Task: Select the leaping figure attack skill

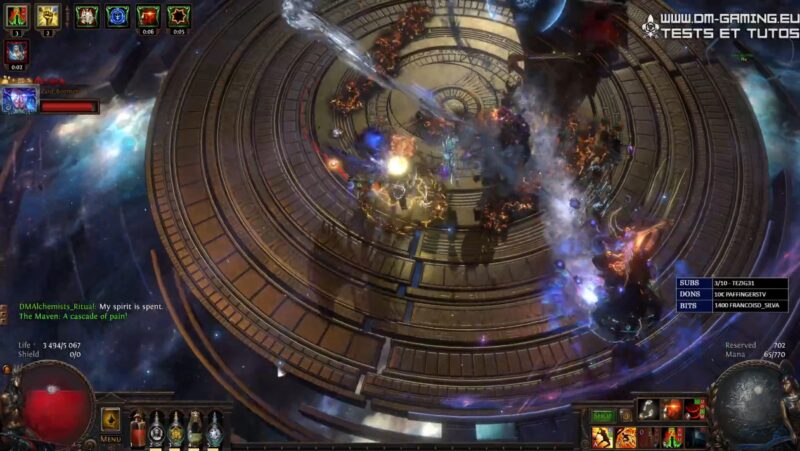Action: [x=601, y=437]
